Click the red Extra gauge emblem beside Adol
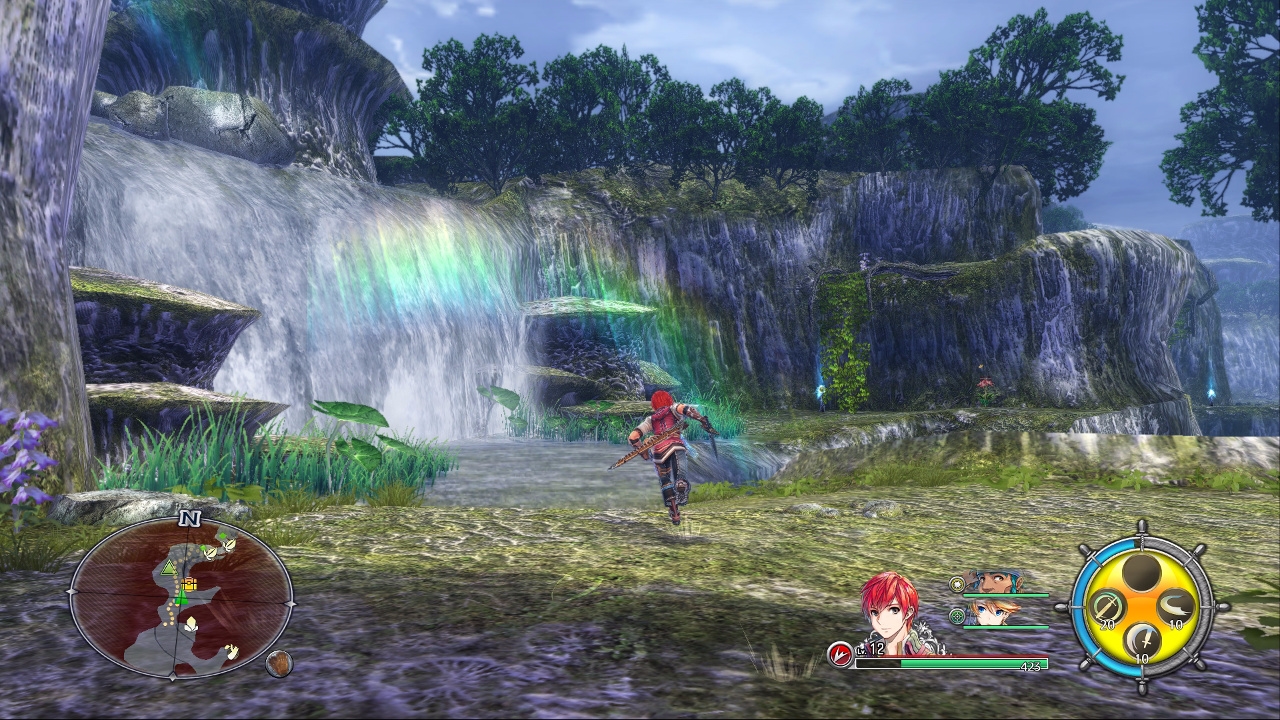Image resolution: width=1280 pixels, height=720 pixels. (x=840, y=654)
